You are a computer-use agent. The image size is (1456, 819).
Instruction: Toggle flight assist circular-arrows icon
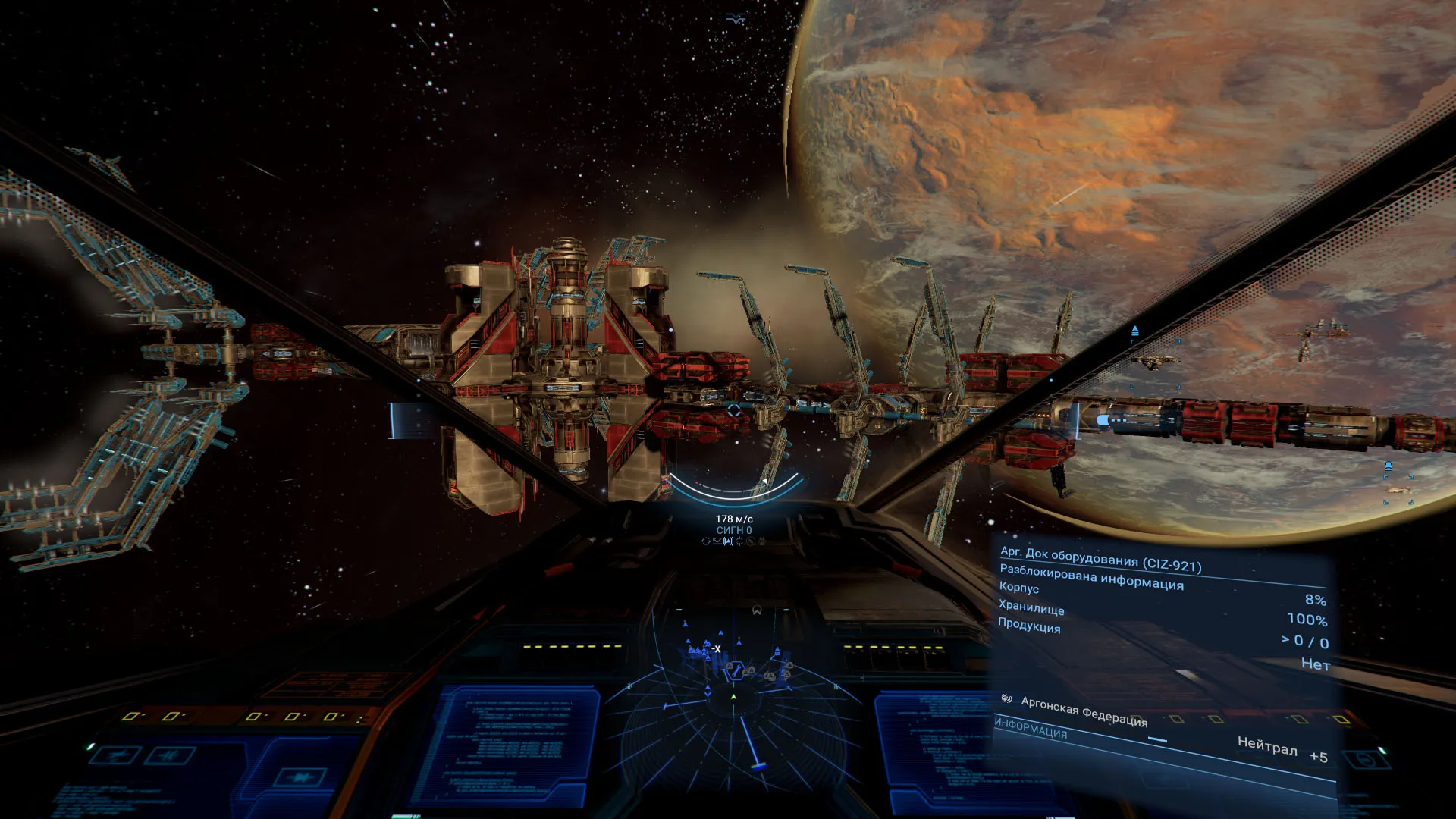[706, 541]
